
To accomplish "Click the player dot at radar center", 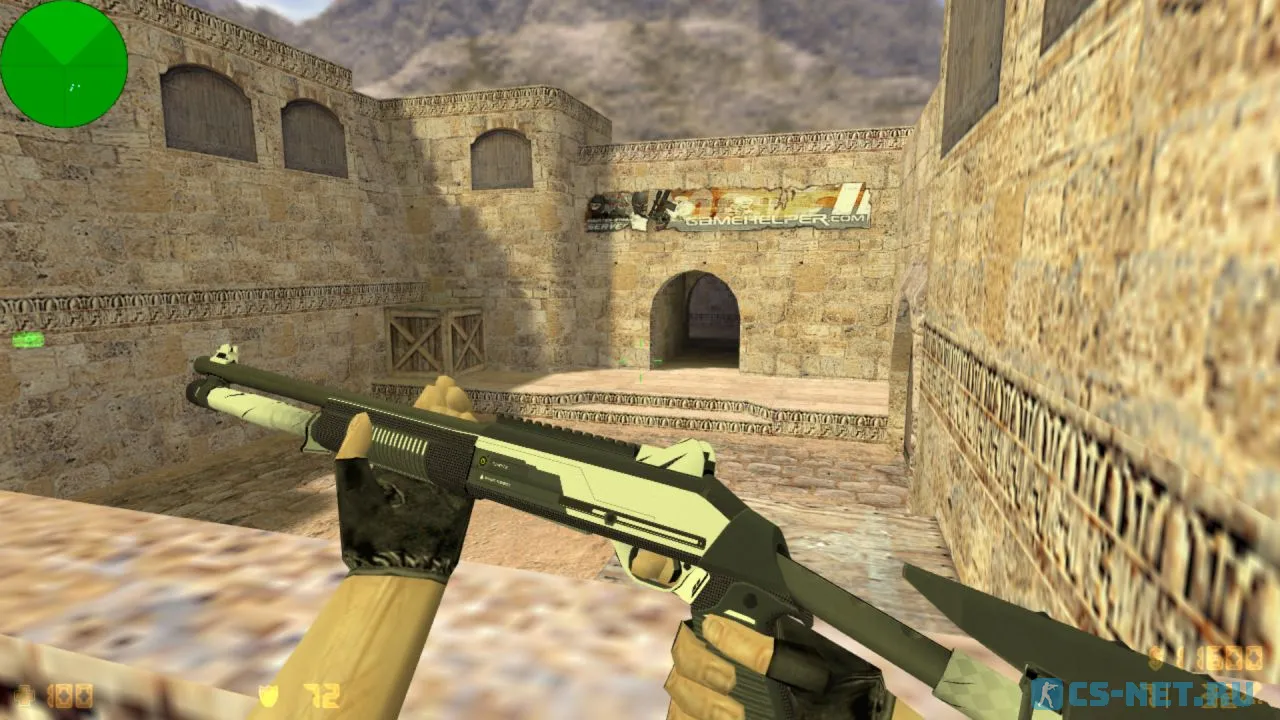I will [x=66, y=63].
